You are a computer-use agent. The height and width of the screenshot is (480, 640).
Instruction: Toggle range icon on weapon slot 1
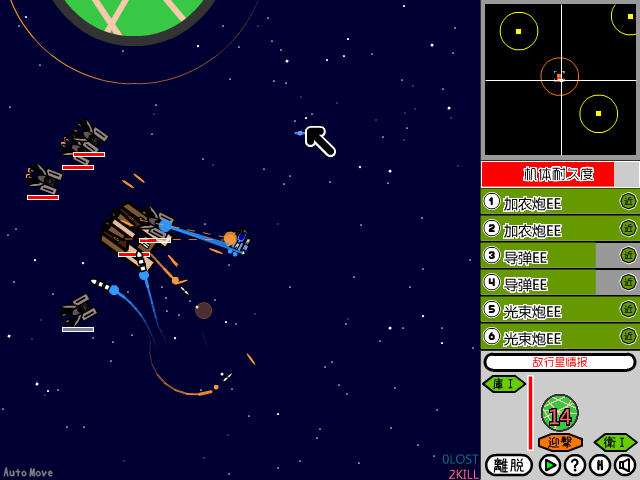628,202
